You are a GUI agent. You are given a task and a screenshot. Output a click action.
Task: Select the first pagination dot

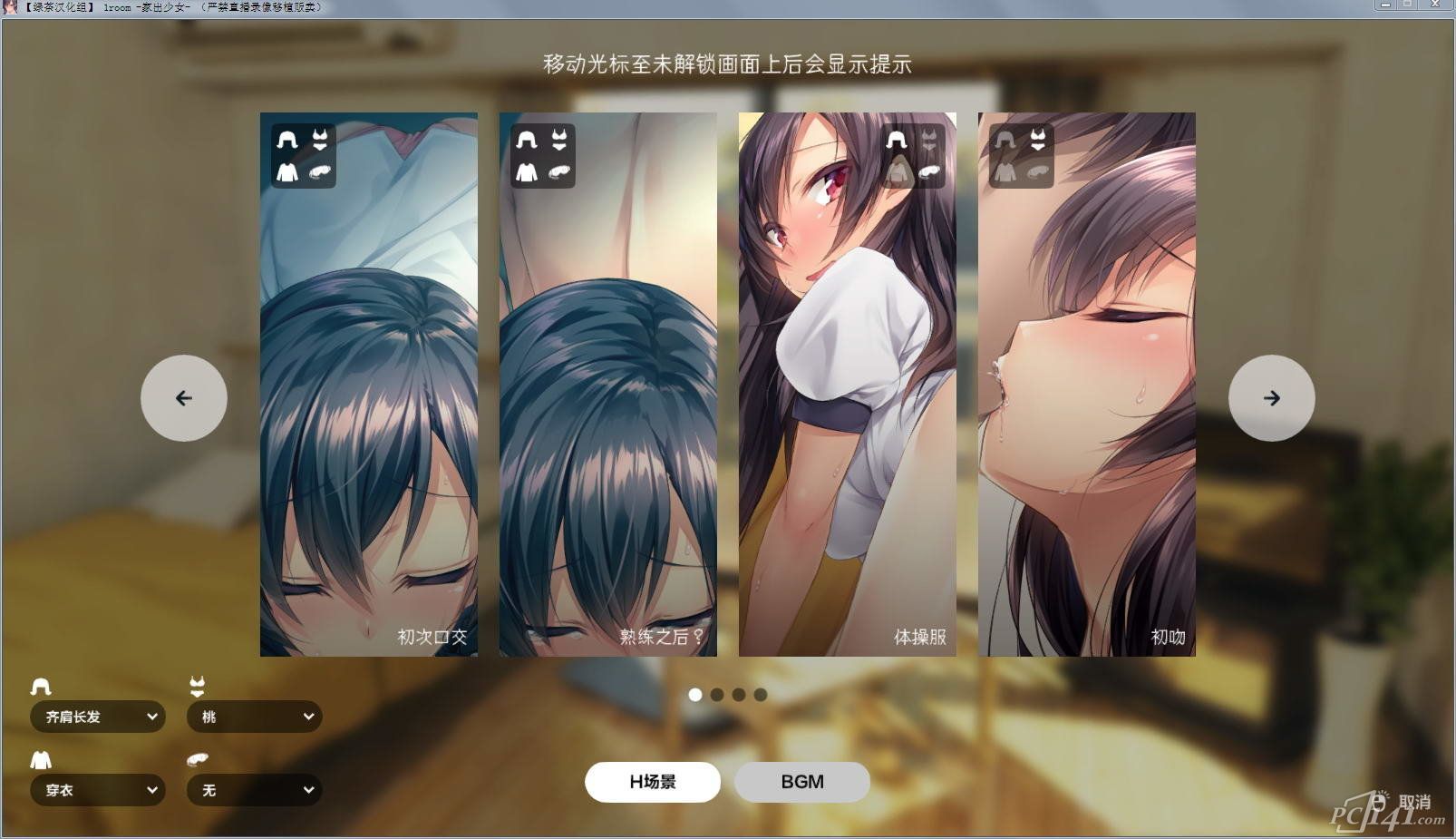pos(694,695)
